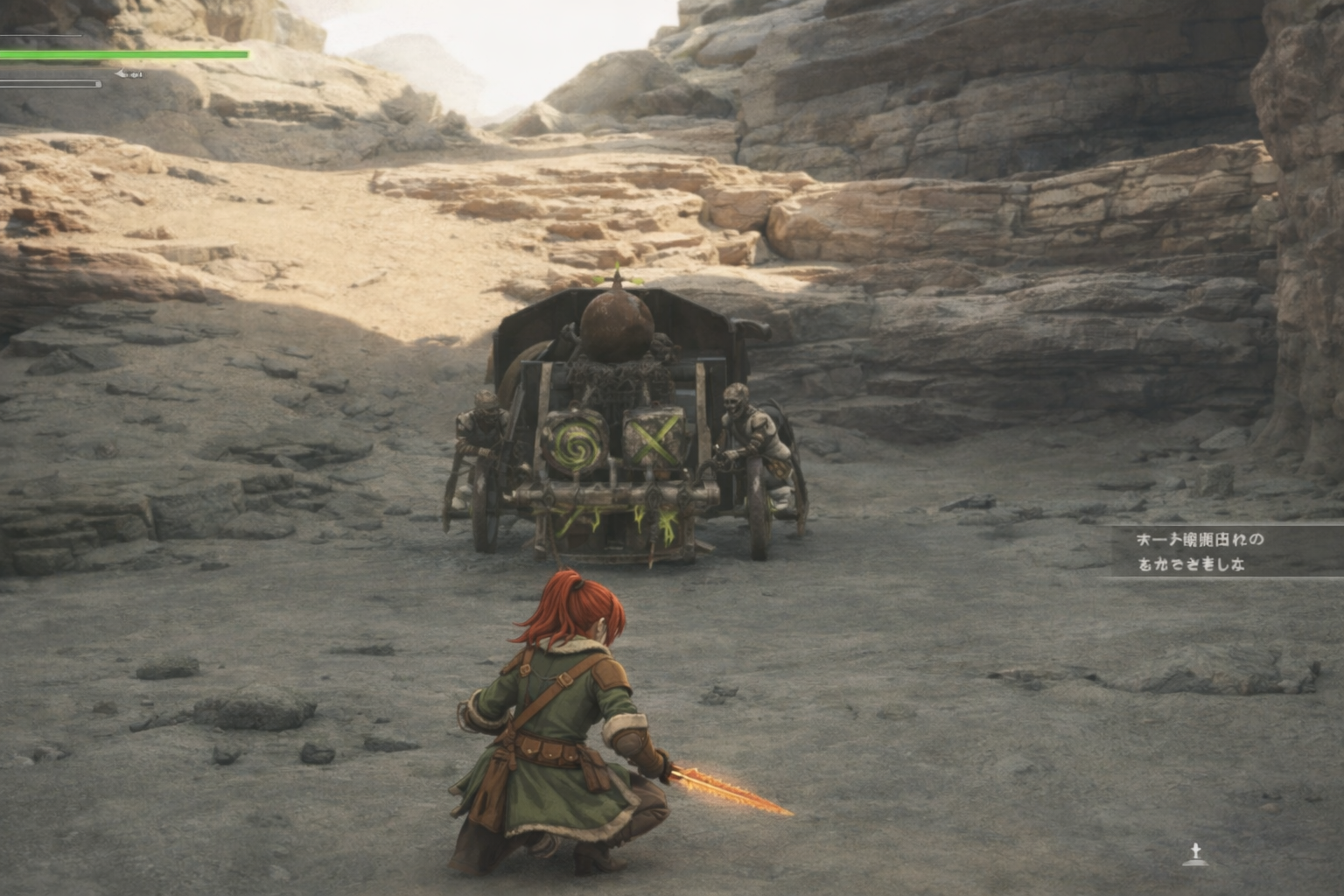Click the notification panel with Japanese text

[x=1225, y=551]
